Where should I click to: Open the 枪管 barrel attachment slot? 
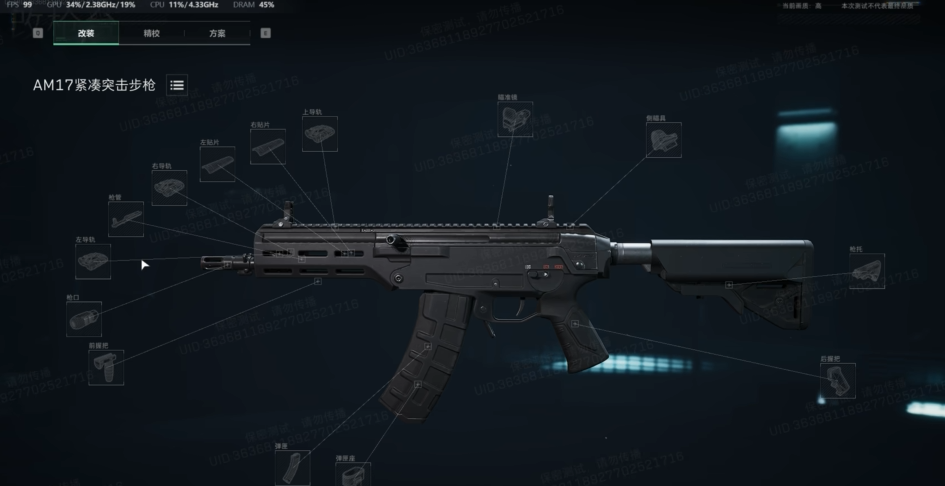pos(125,219)
